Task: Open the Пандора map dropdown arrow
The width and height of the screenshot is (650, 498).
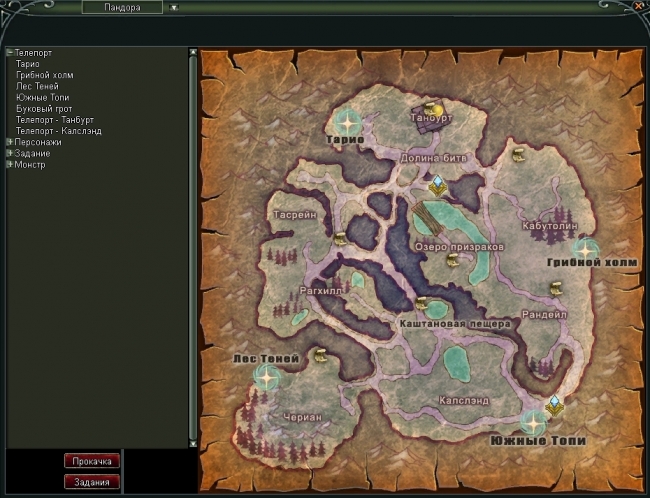Action: coord(173,7)
